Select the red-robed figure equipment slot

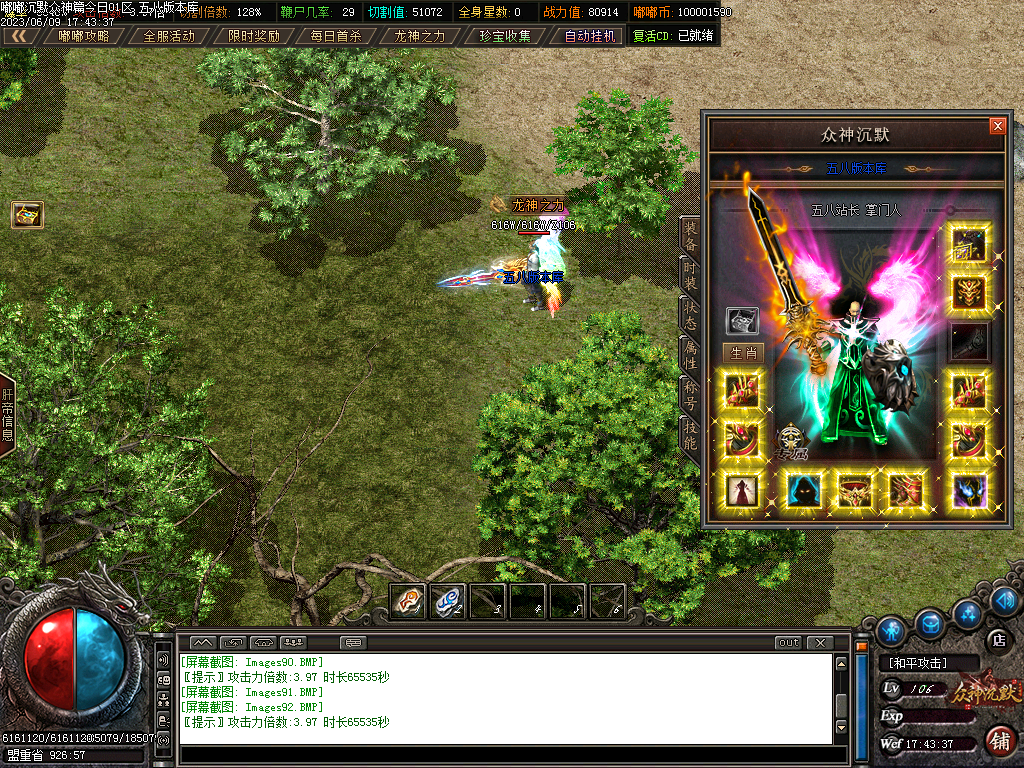tap(742, 491)
